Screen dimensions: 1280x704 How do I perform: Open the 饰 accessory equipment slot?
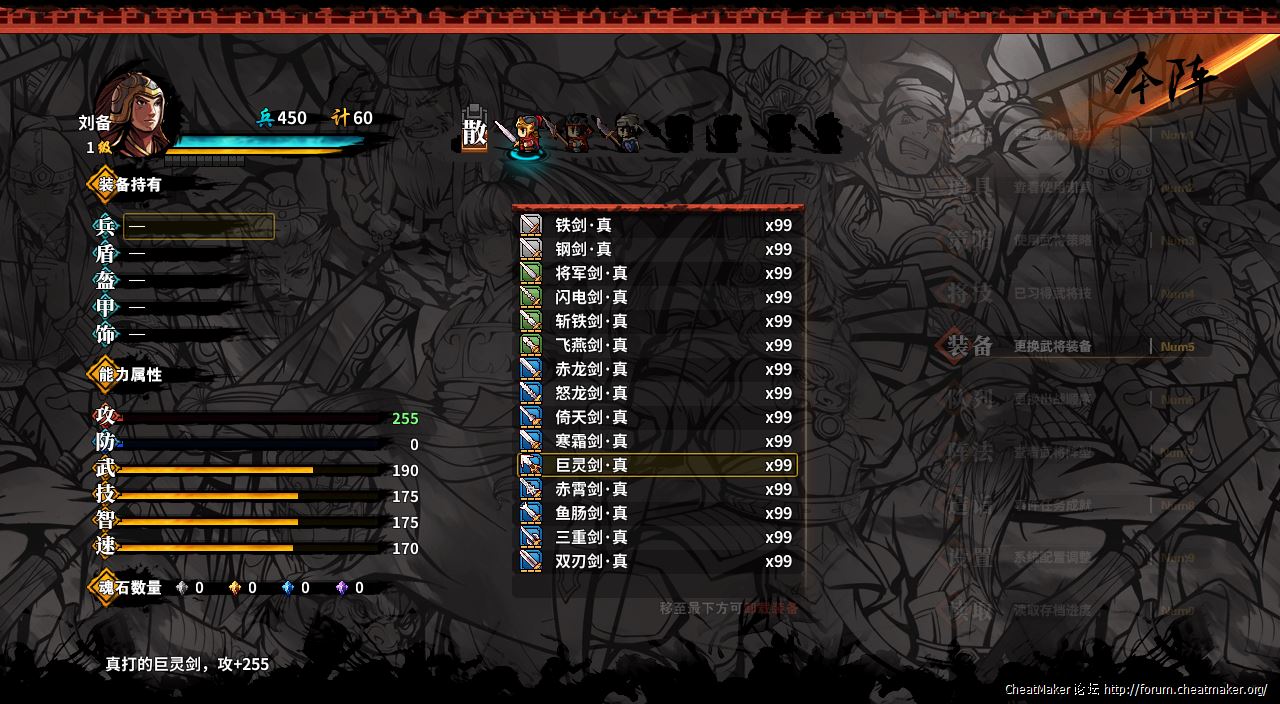point(180,335)
